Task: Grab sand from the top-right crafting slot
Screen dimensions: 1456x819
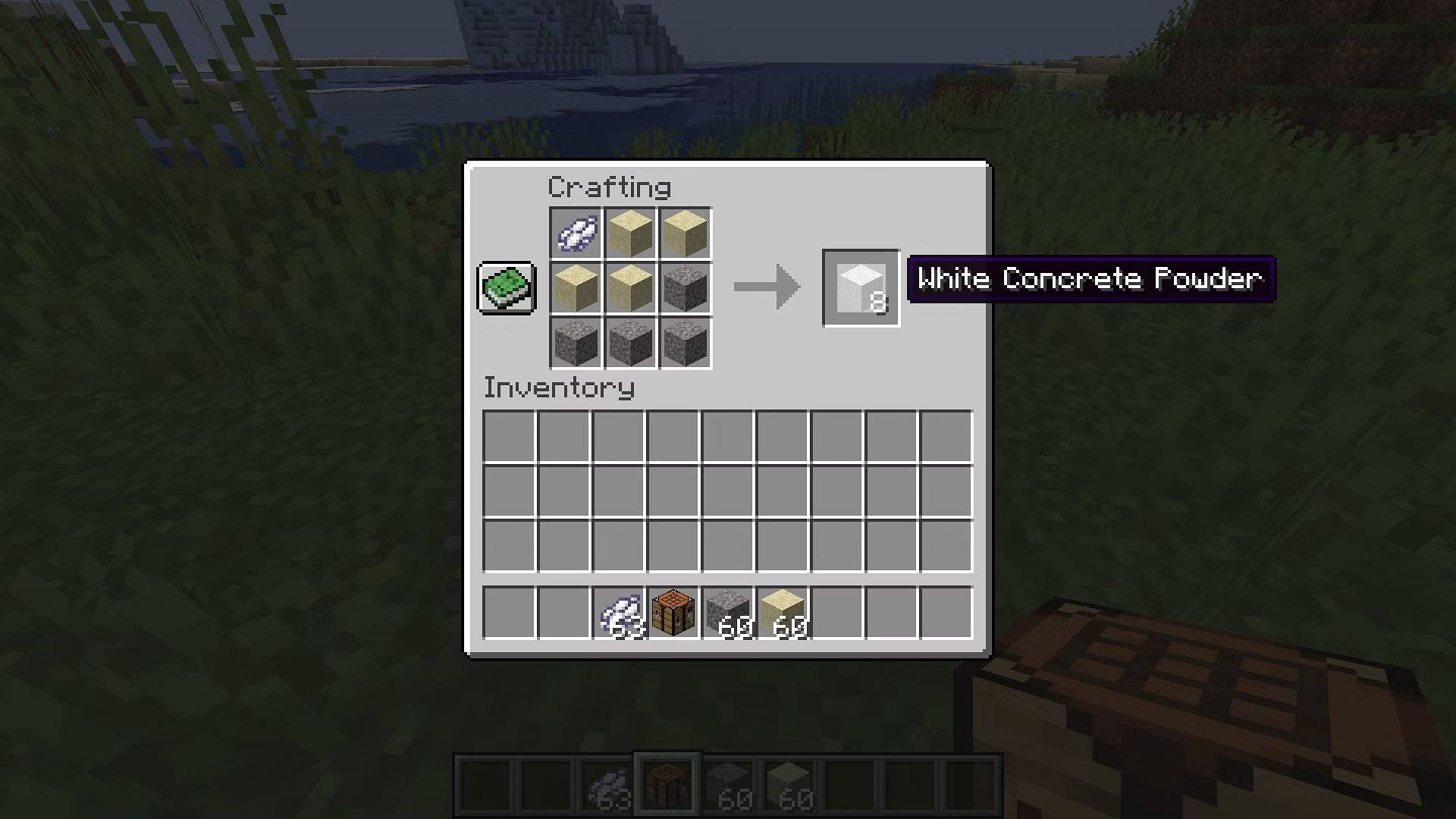Action: pyautogui.click(x=684, y=233)
